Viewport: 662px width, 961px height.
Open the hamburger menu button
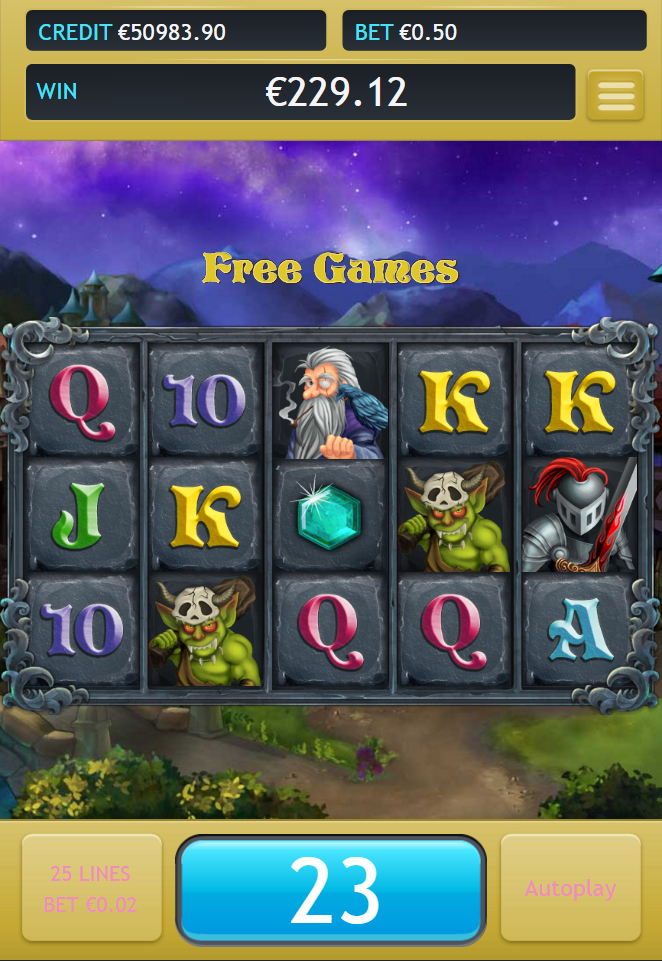click(615, 95)
